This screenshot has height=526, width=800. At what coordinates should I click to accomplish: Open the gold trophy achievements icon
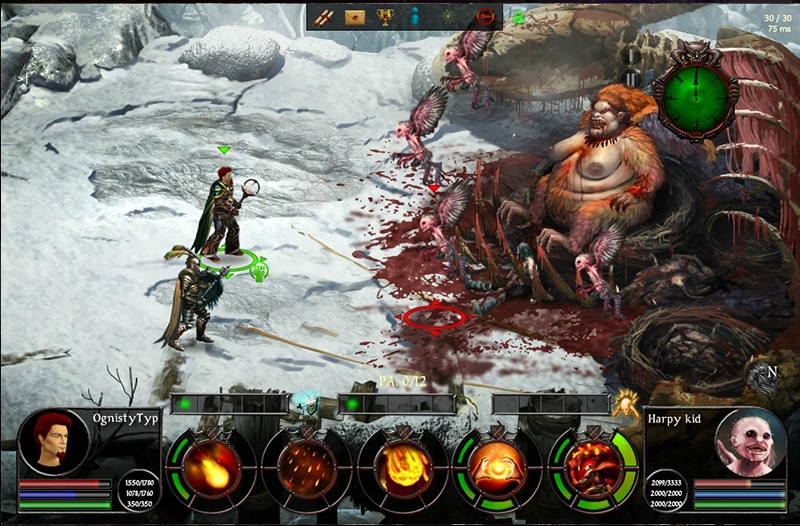(385, 16)
